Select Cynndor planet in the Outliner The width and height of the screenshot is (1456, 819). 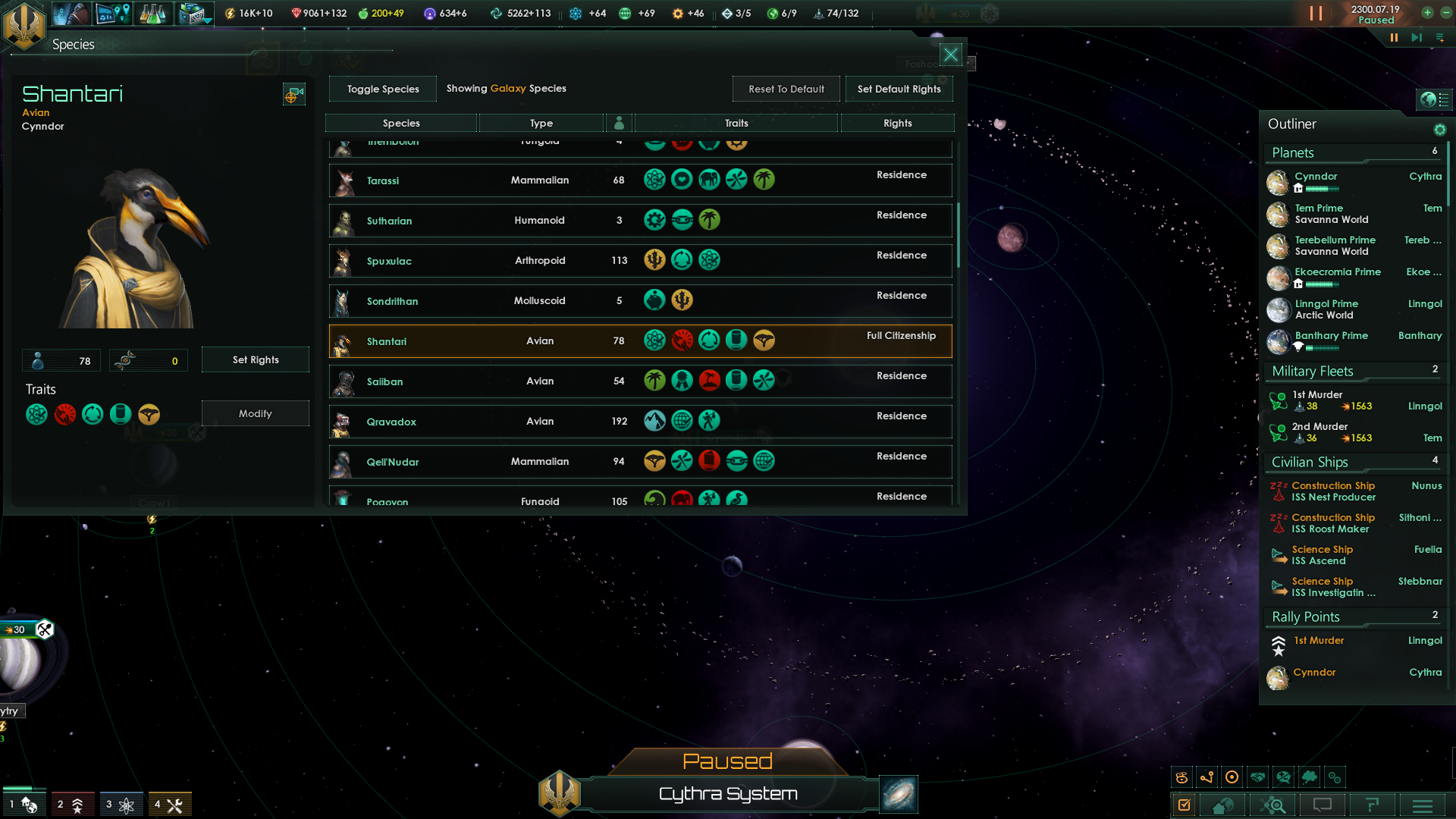coord(1316,177)
